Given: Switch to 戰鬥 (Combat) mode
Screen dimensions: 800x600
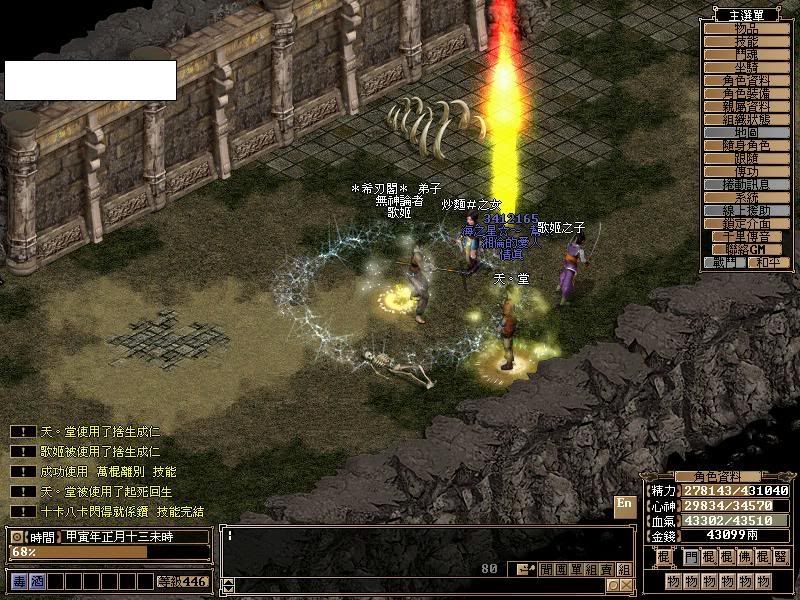Looking at the screenshot, I should (725, 262).
